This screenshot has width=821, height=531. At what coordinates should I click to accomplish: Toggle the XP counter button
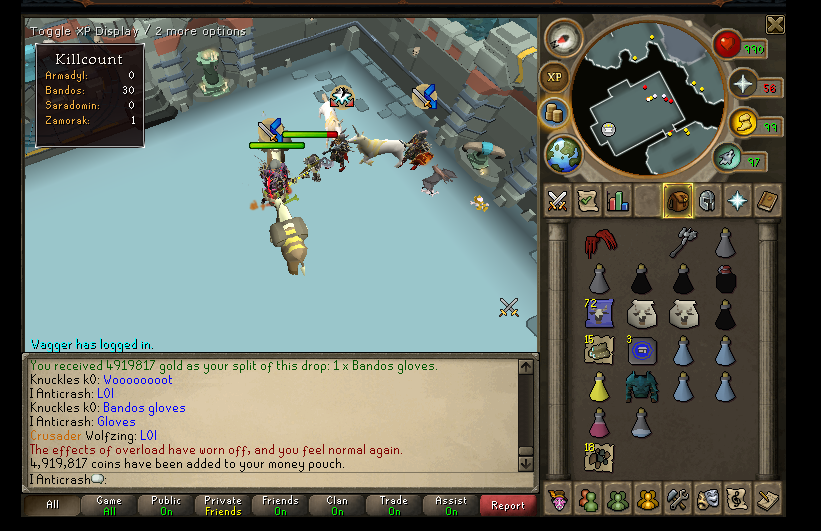point(555,76)
